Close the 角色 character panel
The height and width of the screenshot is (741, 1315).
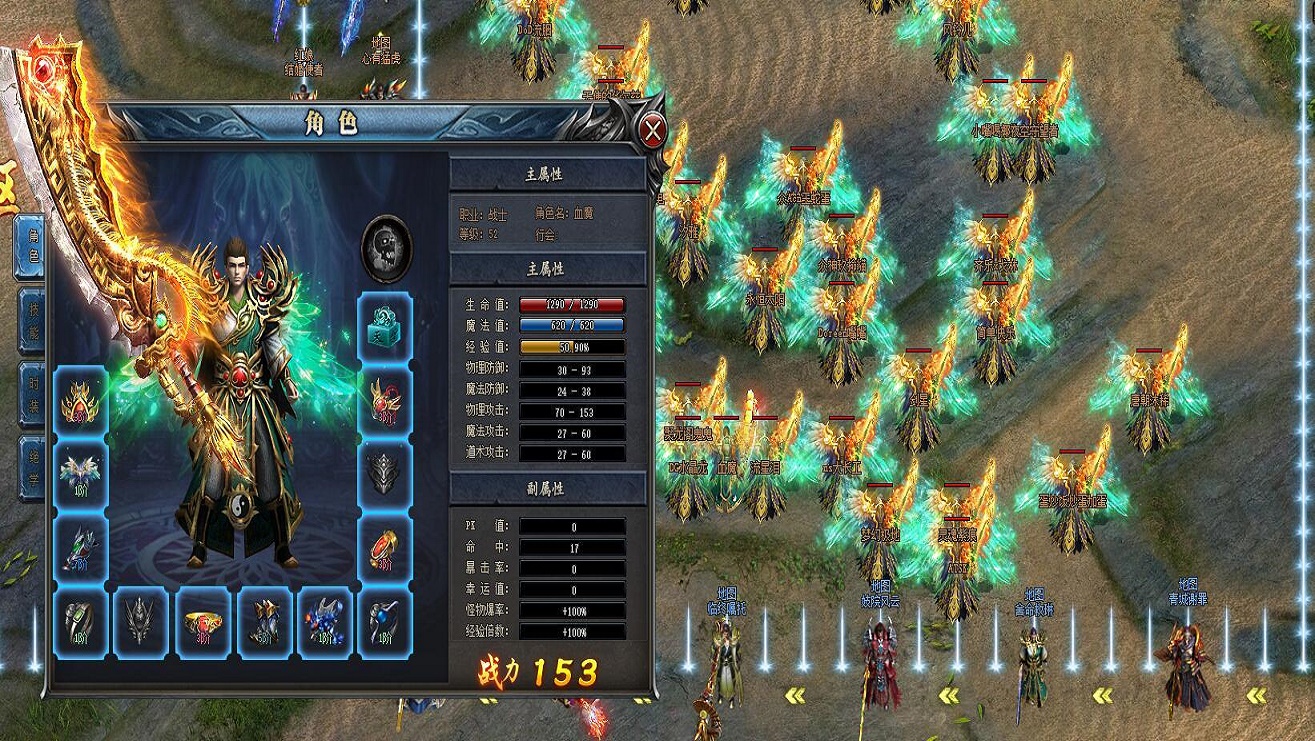652,130
